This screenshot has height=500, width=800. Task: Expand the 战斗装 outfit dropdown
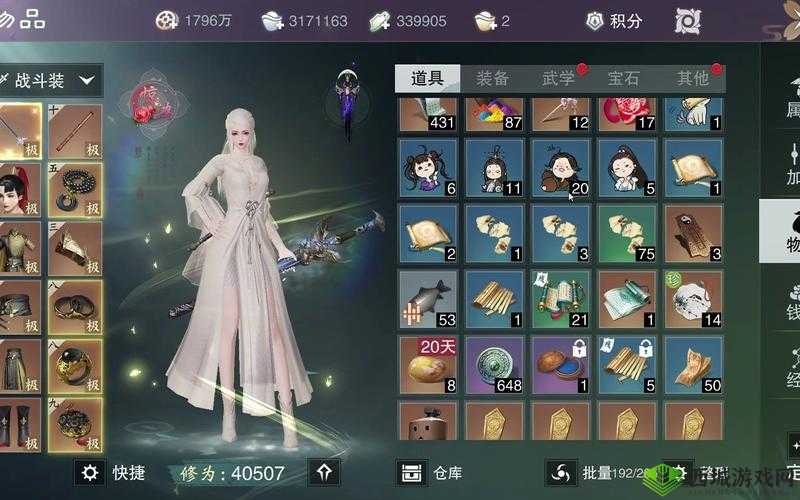[50, 79]
